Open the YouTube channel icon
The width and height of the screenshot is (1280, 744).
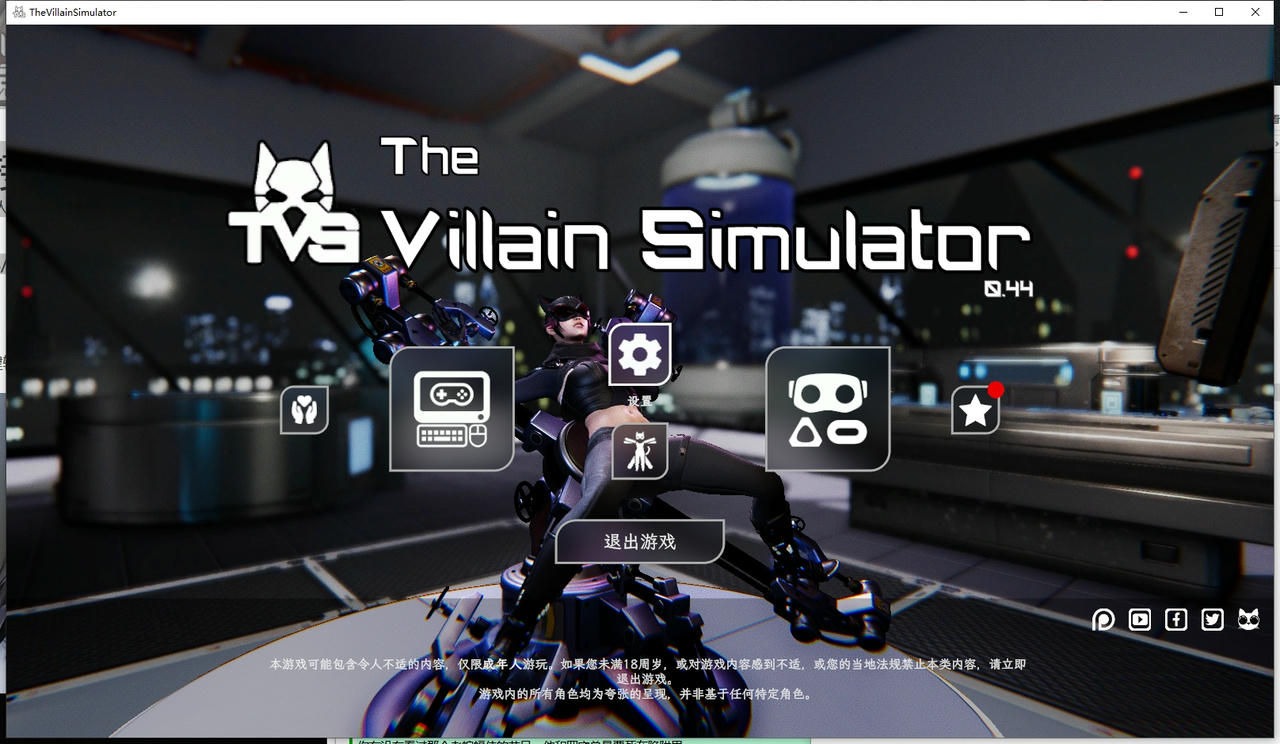pyautogui.click(x=1139, y=620)
